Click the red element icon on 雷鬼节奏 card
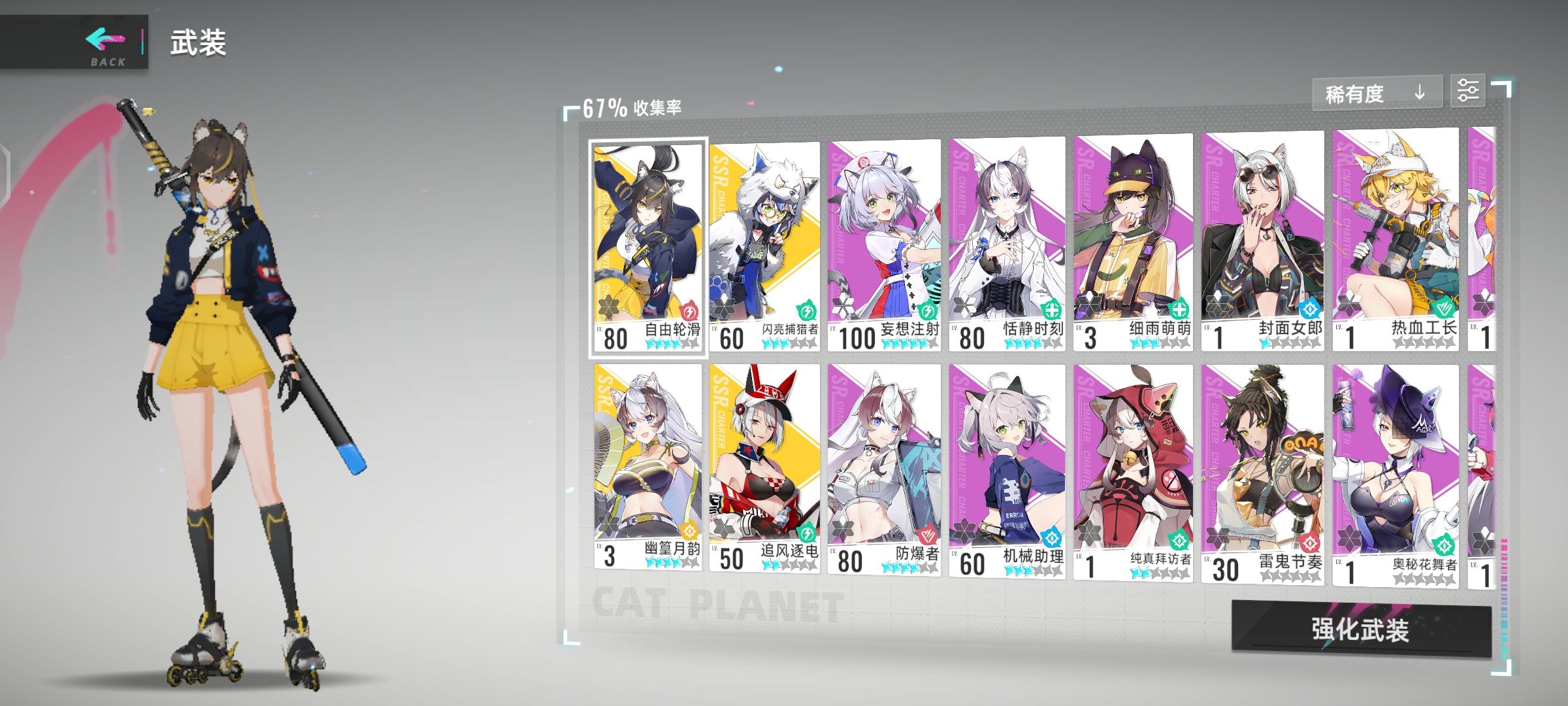 pyautogui.click(x=1307, y=543)
